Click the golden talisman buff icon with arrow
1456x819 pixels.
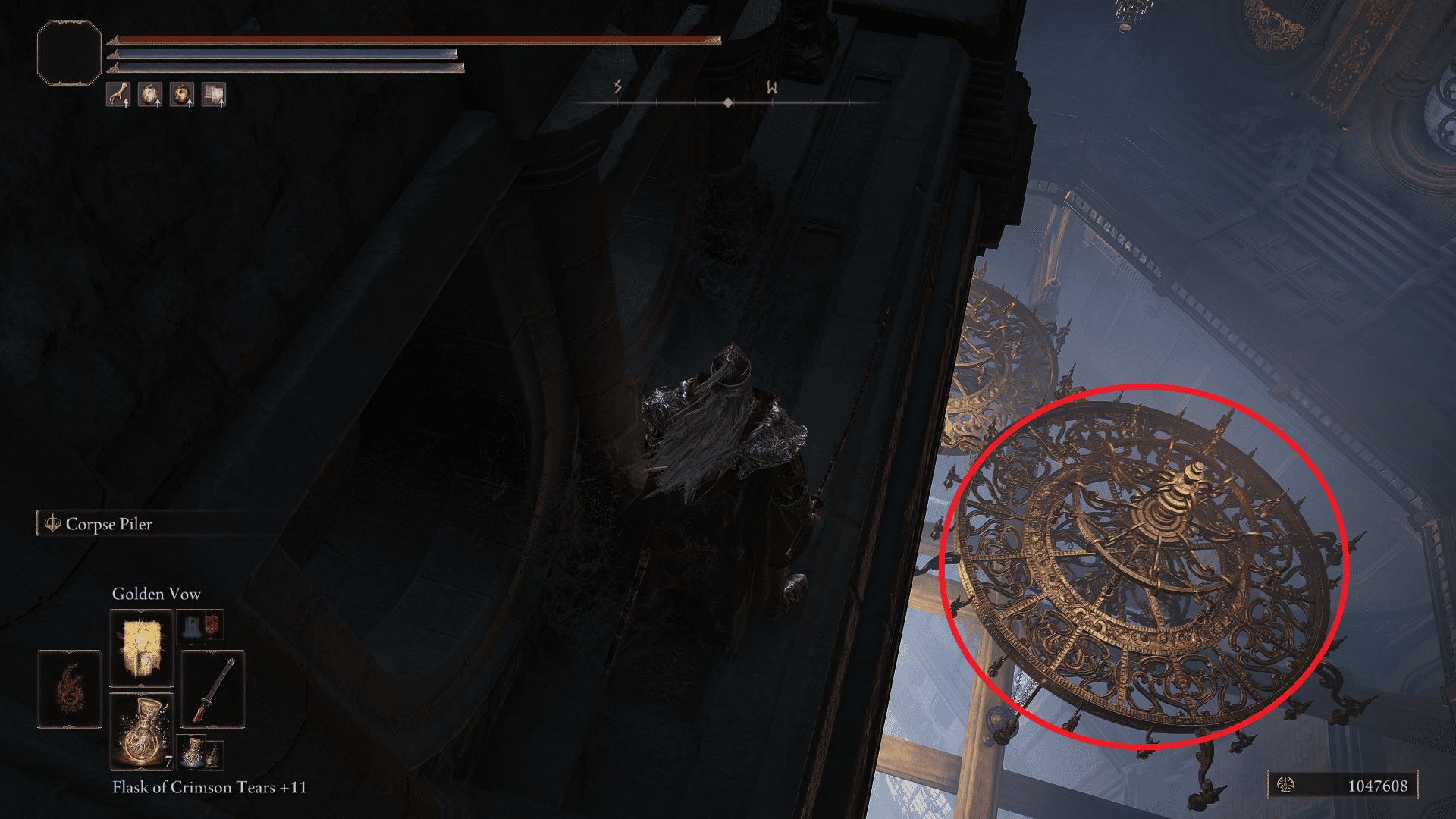(x=150, y=95)
